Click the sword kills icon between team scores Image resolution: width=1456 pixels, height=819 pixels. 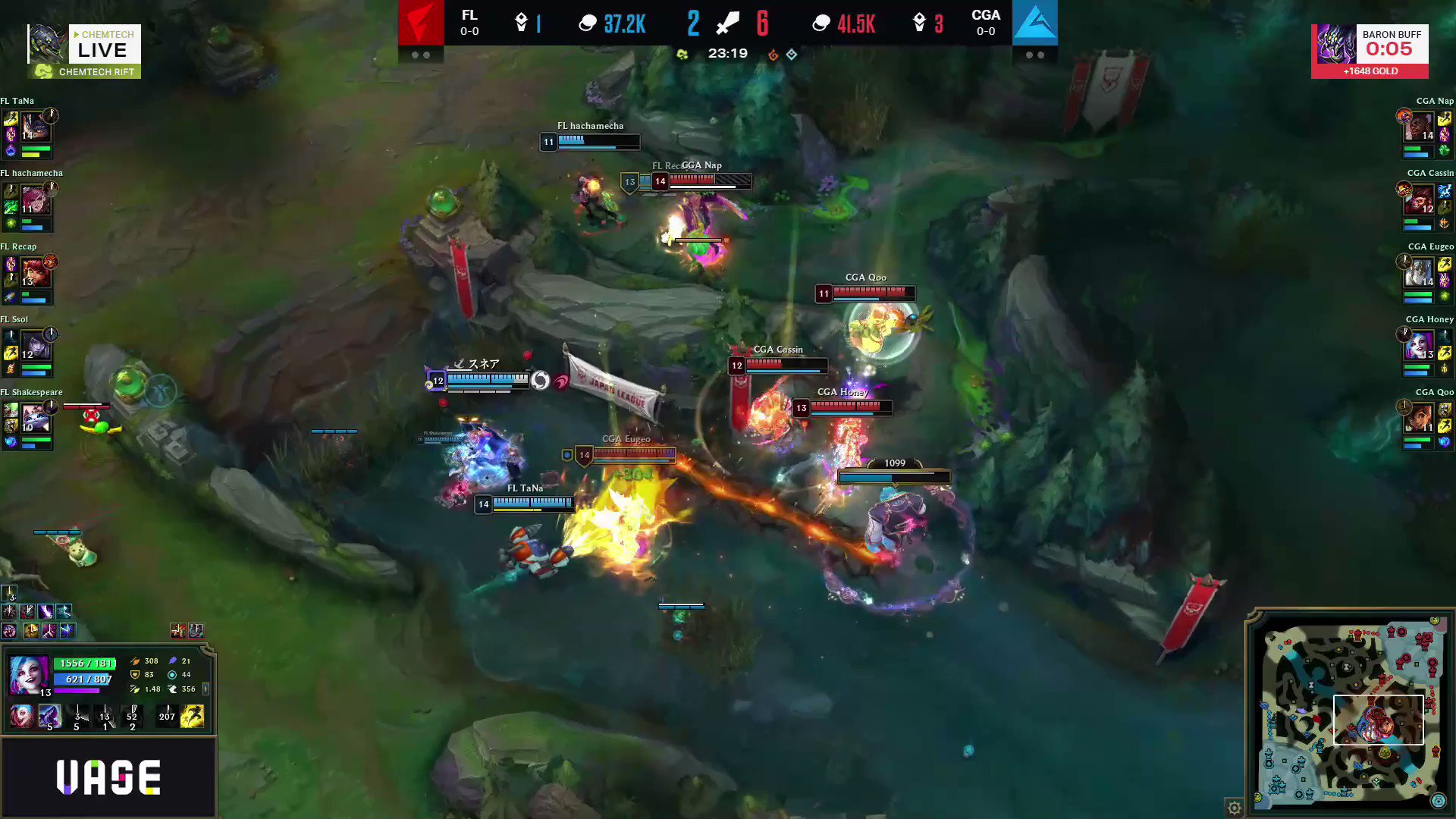click(x=726, y=23)
